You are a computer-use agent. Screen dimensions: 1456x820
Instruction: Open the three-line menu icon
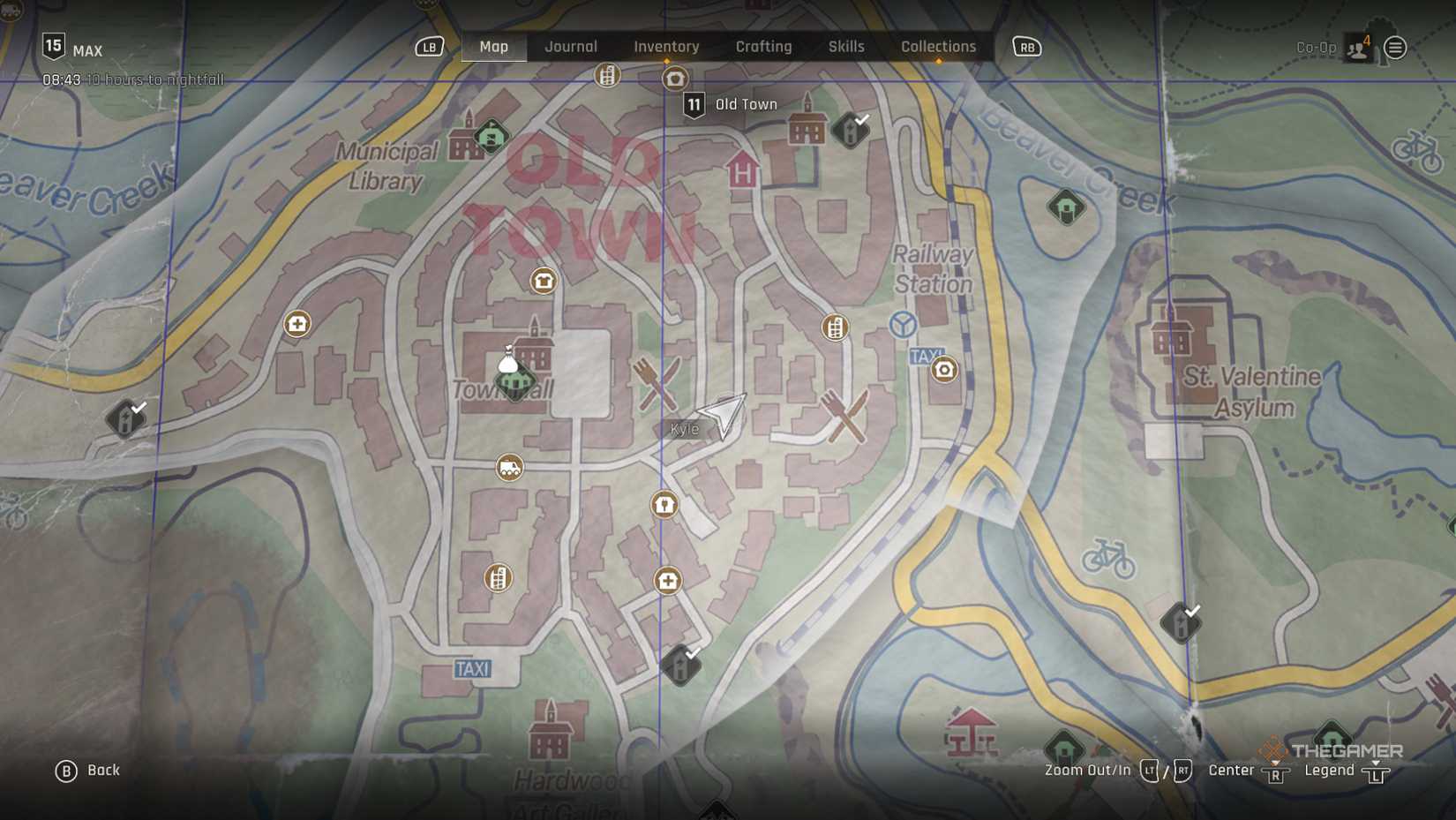click(1395, 48)
